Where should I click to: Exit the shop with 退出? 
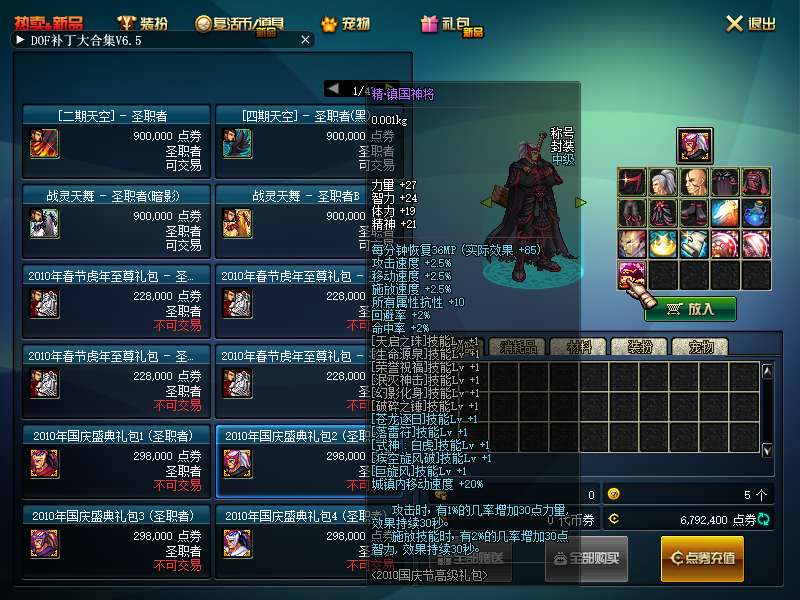click(751, 23)
